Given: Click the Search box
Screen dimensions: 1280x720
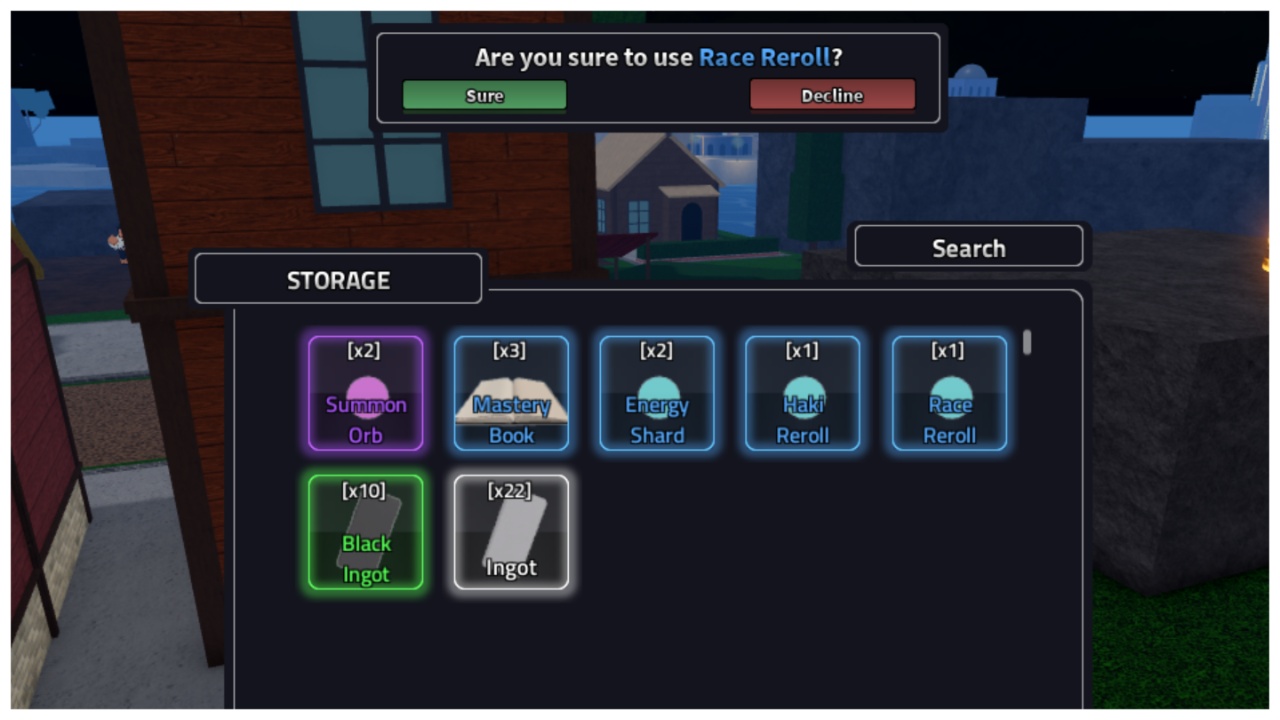Looking at the screenshot, I should click(x=968, y=247).
